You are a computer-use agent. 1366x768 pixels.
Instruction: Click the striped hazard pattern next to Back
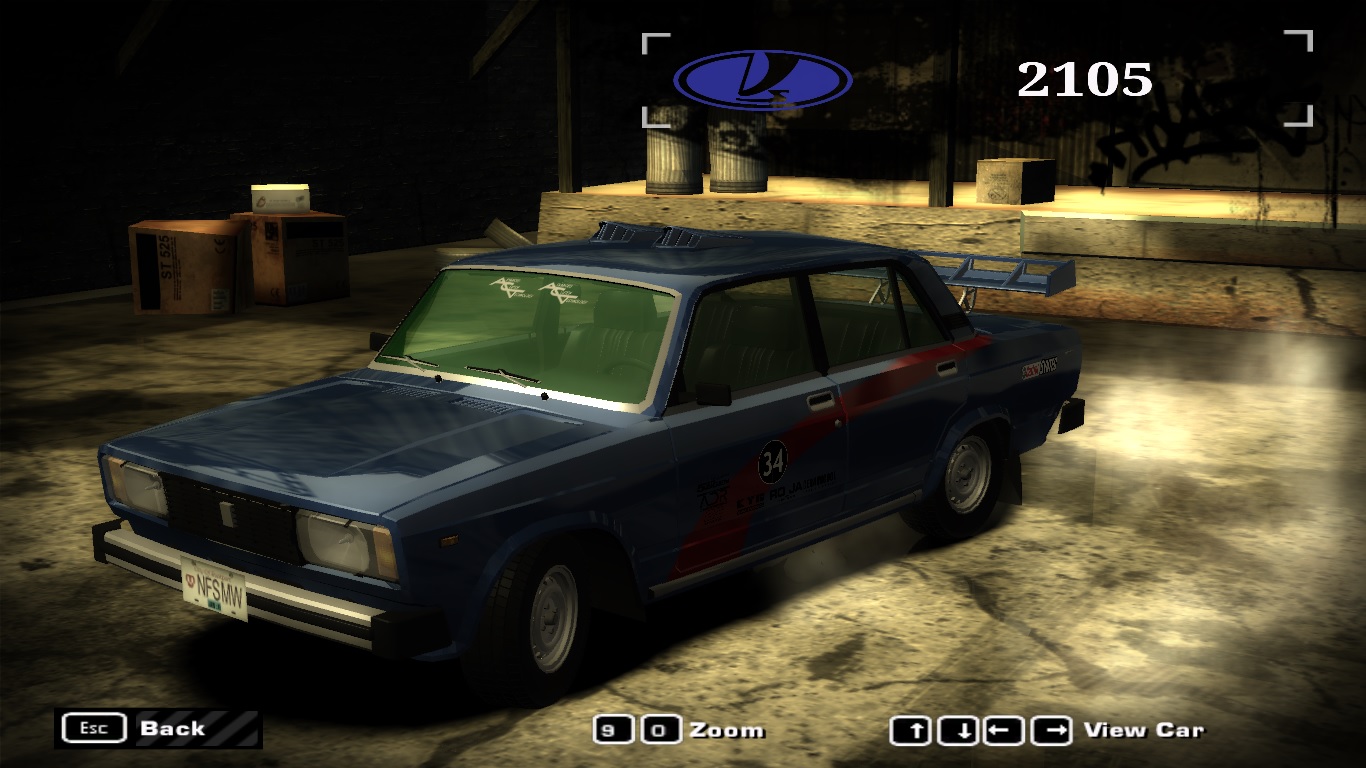pos(230,728)
